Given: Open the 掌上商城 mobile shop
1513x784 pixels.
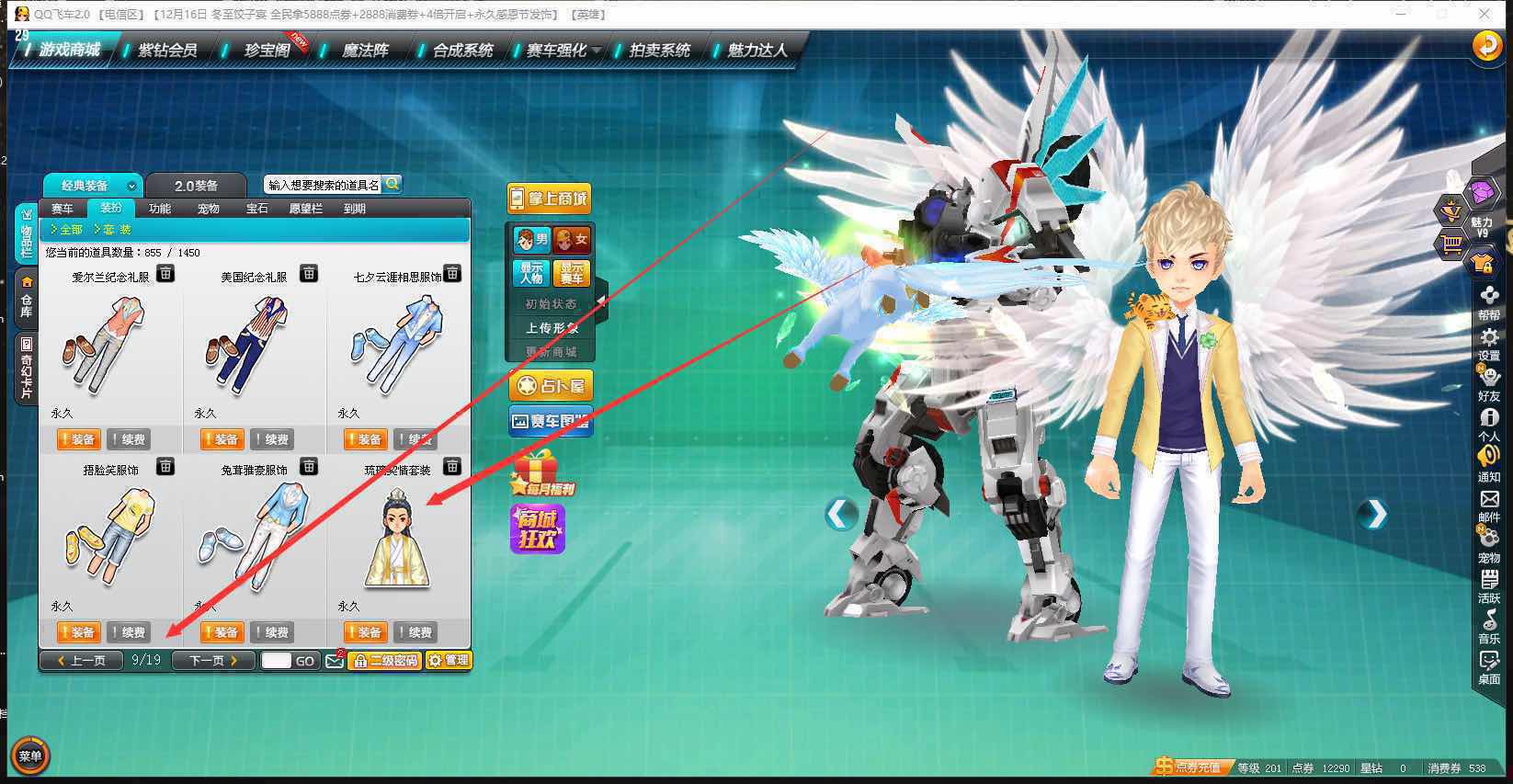Looking at the screenshot, I should pos(550,199).
